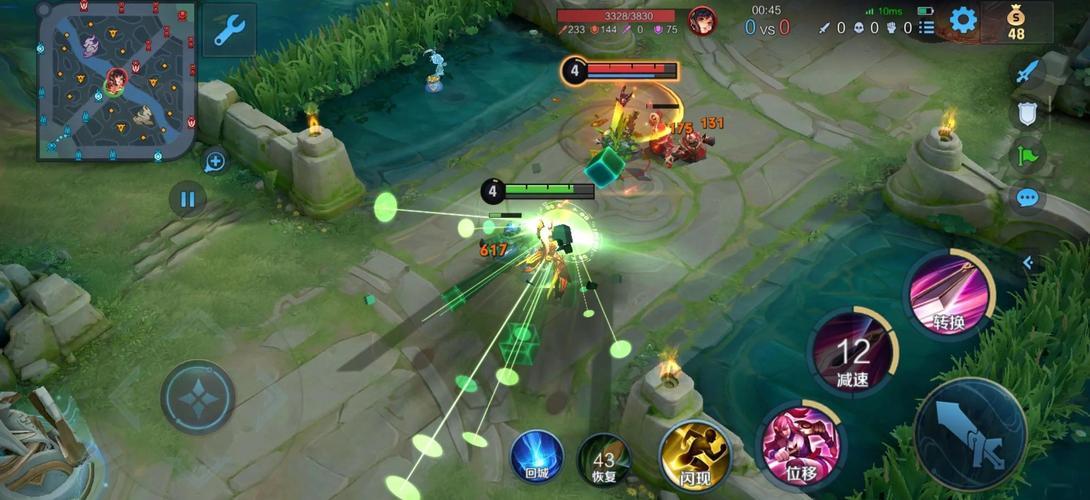Tap the movement joystick
Image resolution: width=1090 pixels, height=500 pixels.
[198, 397]
